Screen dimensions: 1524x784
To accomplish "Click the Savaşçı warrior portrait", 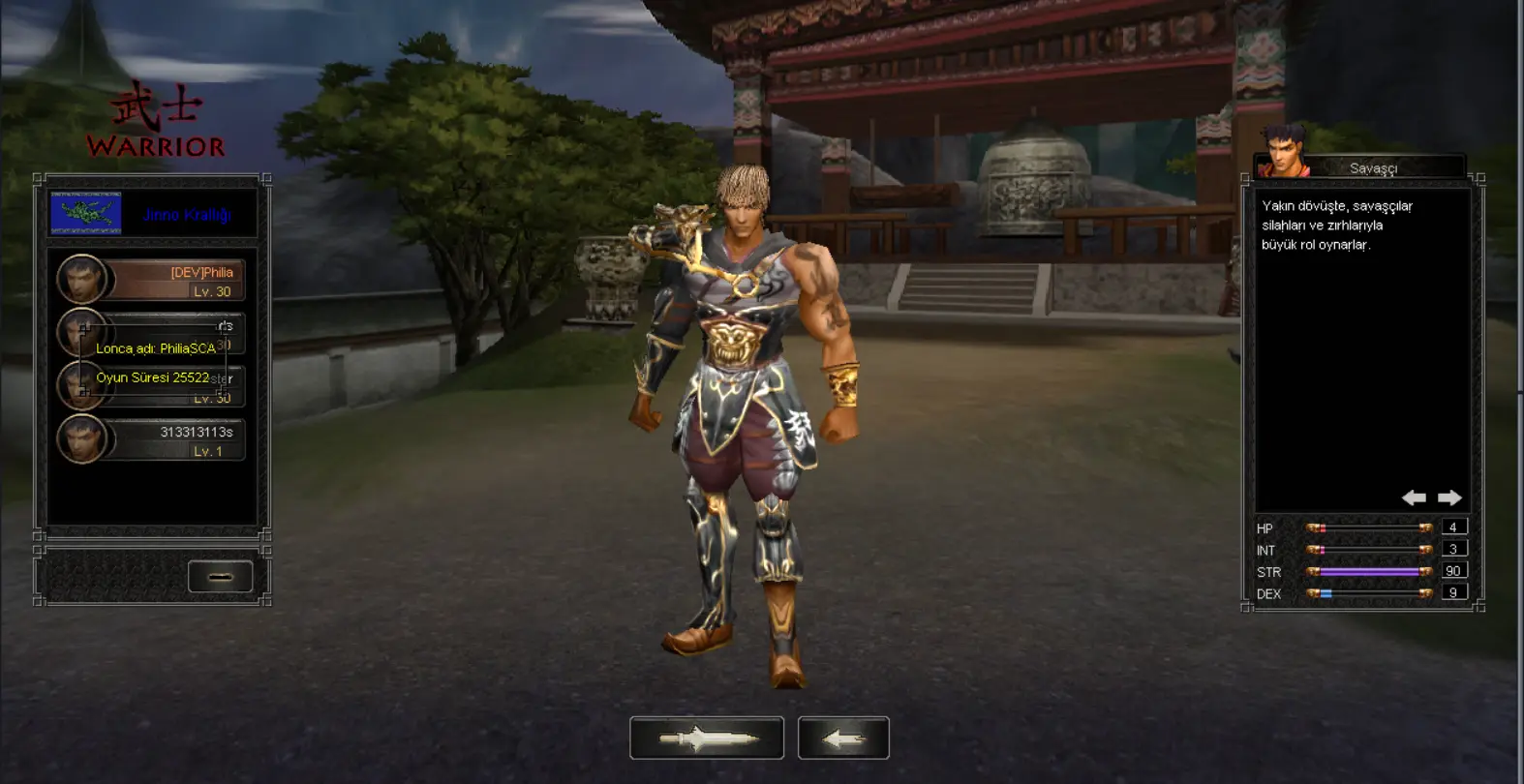I will (x=1283, y=154).
